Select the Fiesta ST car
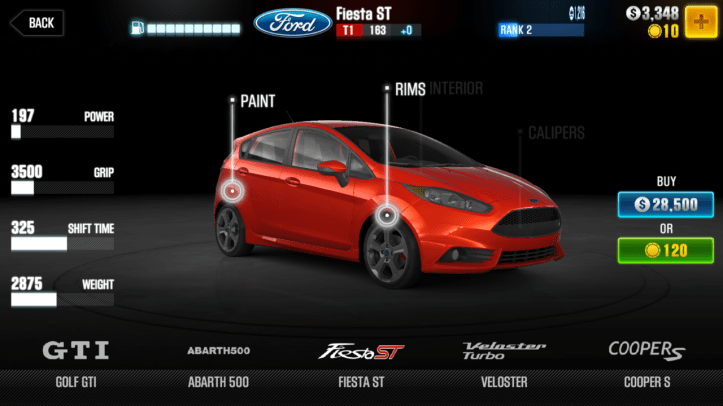 [x=361, y=360]
